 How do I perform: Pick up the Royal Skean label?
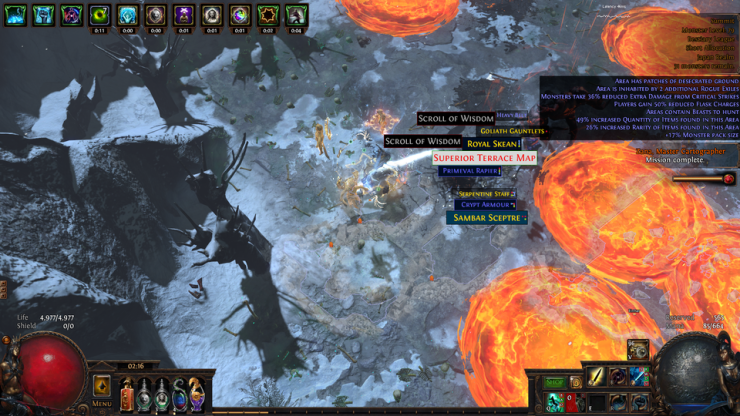493,144
